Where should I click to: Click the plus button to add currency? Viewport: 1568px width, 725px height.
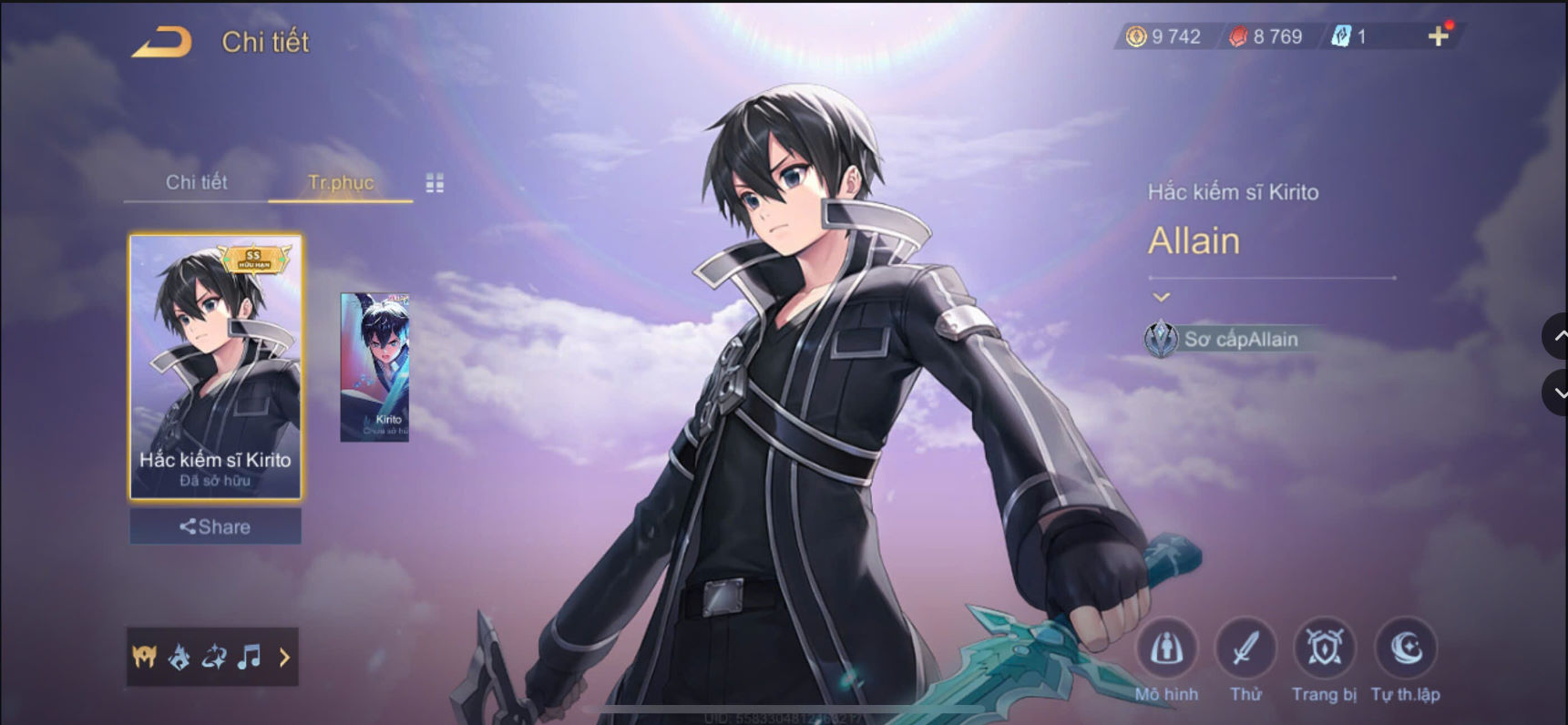pos(1439,36)
